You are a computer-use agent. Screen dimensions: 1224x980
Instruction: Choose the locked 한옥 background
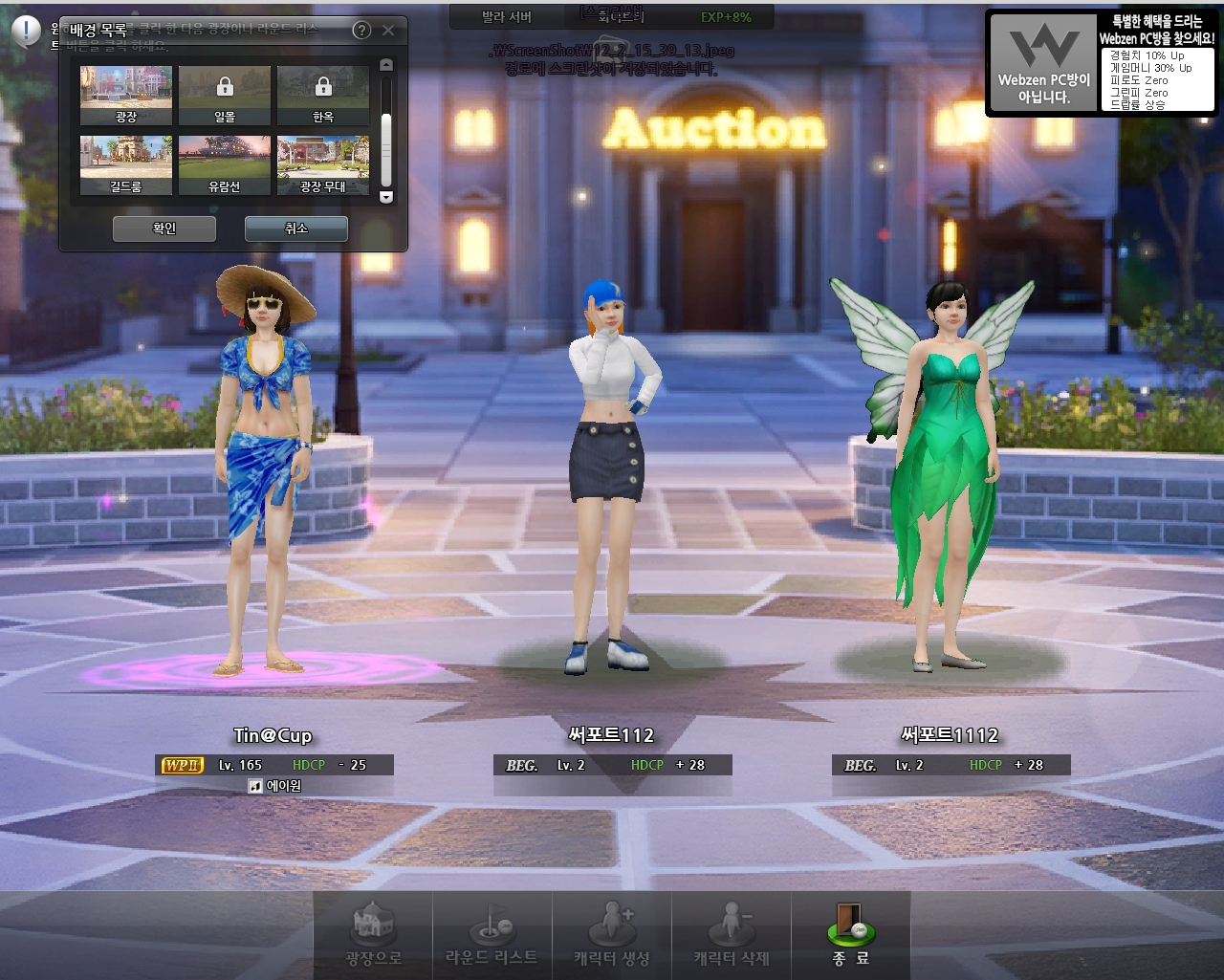[323, 95]
